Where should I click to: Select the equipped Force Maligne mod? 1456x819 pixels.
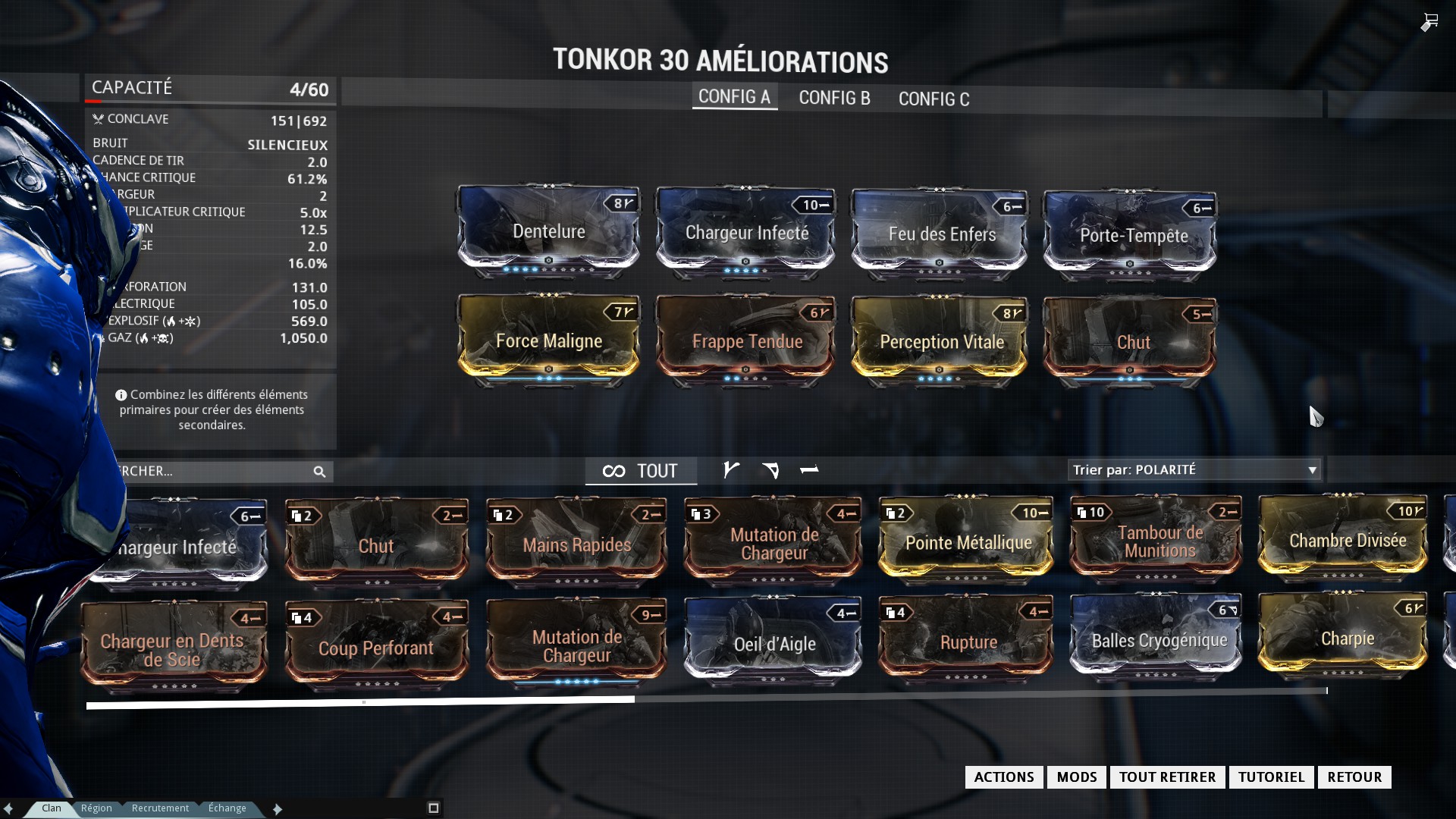pyautogui.click(x=548, y=341)
